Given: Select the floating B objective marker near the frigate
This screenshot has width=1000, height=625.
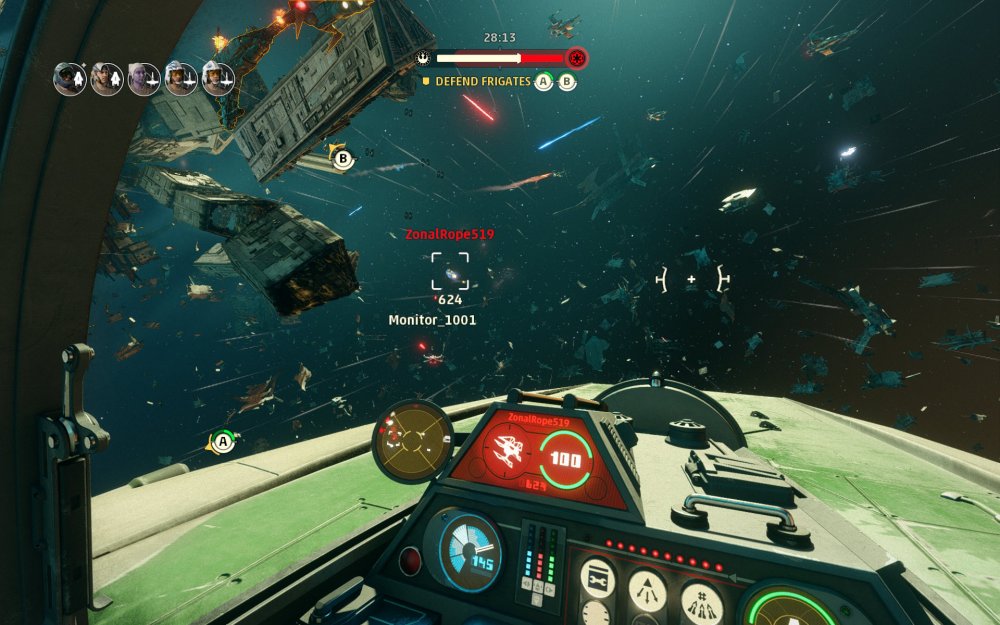Looking at the screenshot, I should (343, 158).
